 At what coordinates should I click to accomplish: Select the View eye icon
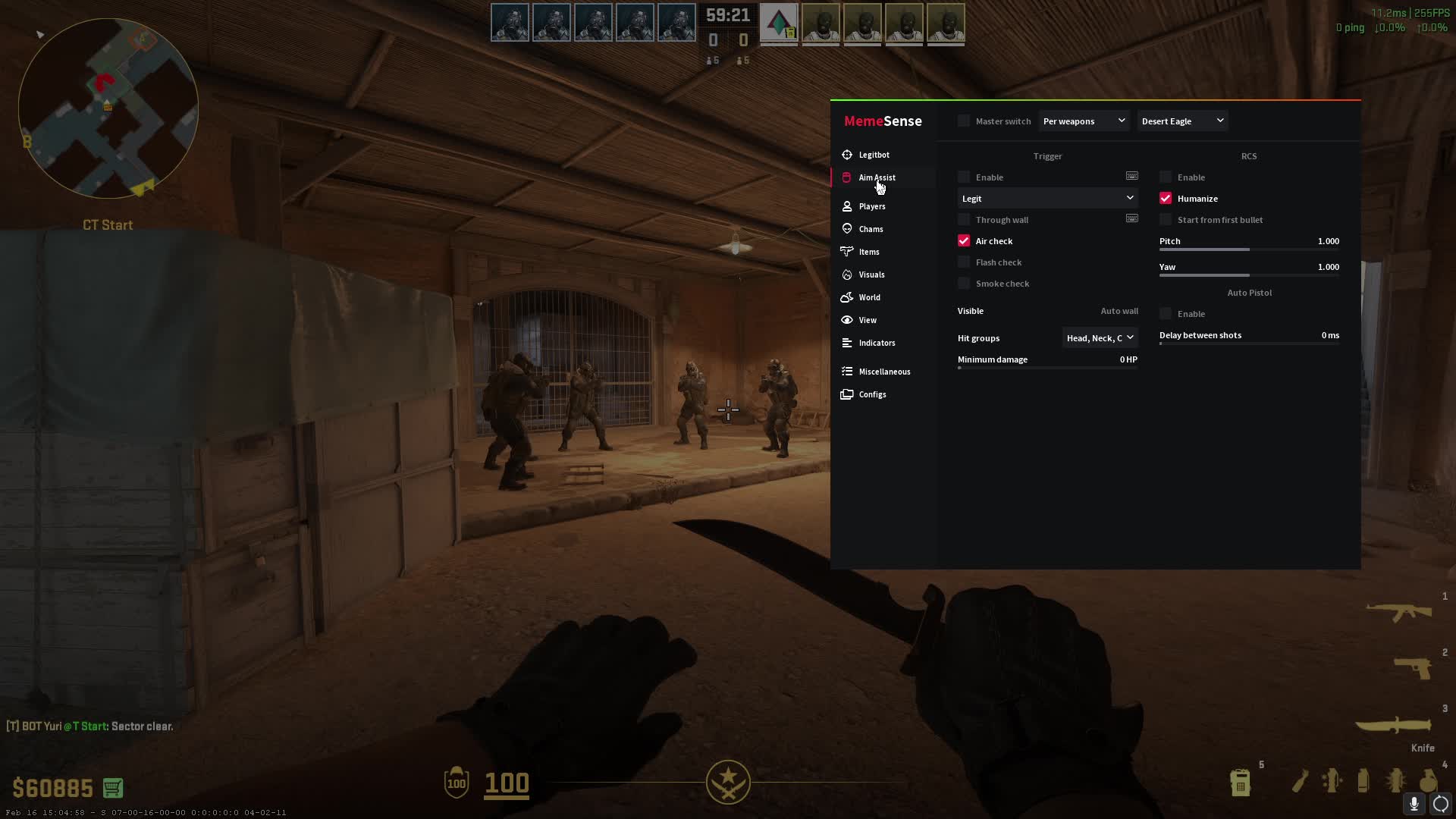pyautogui.click(x=847, y=319)
